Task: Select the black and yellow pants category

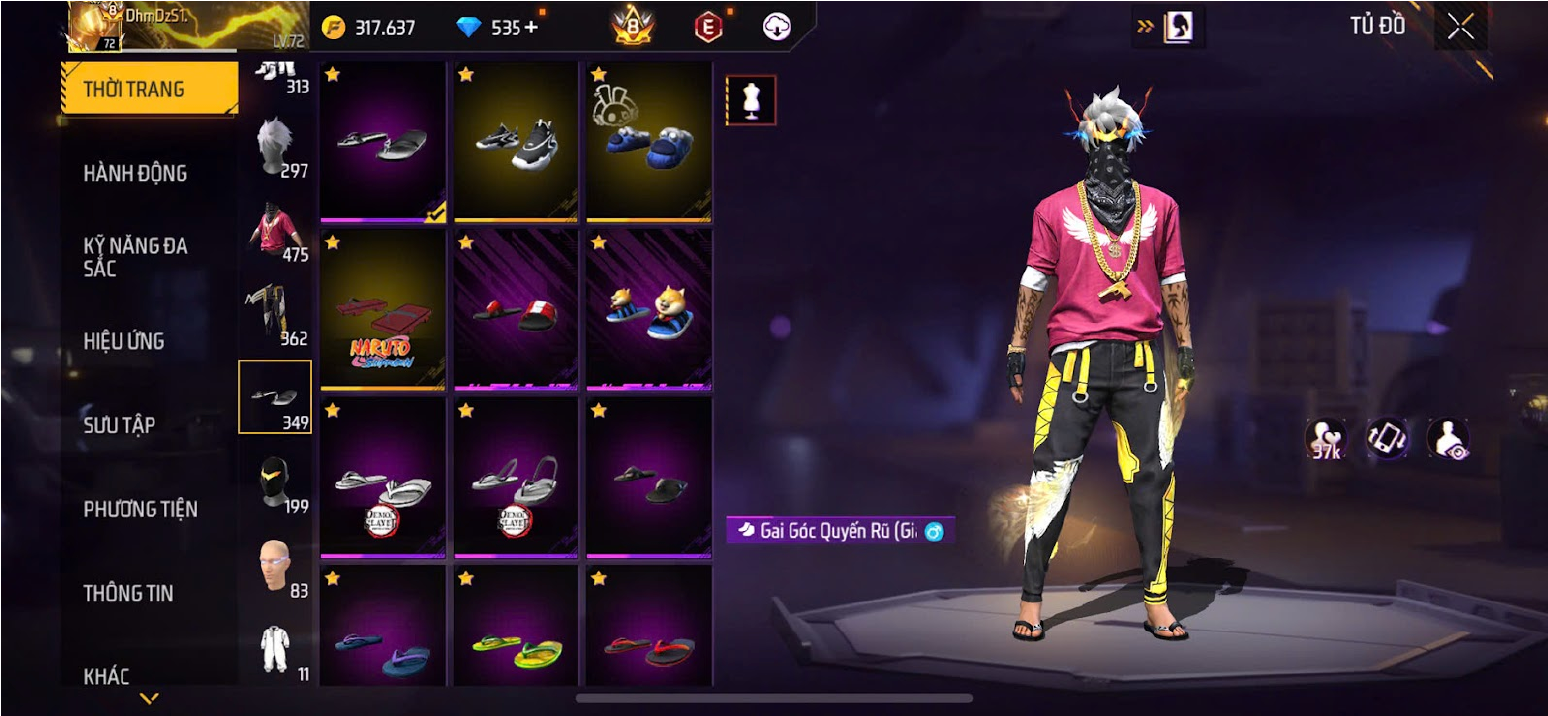Action: pyautogui.click(x=275, y=315)
